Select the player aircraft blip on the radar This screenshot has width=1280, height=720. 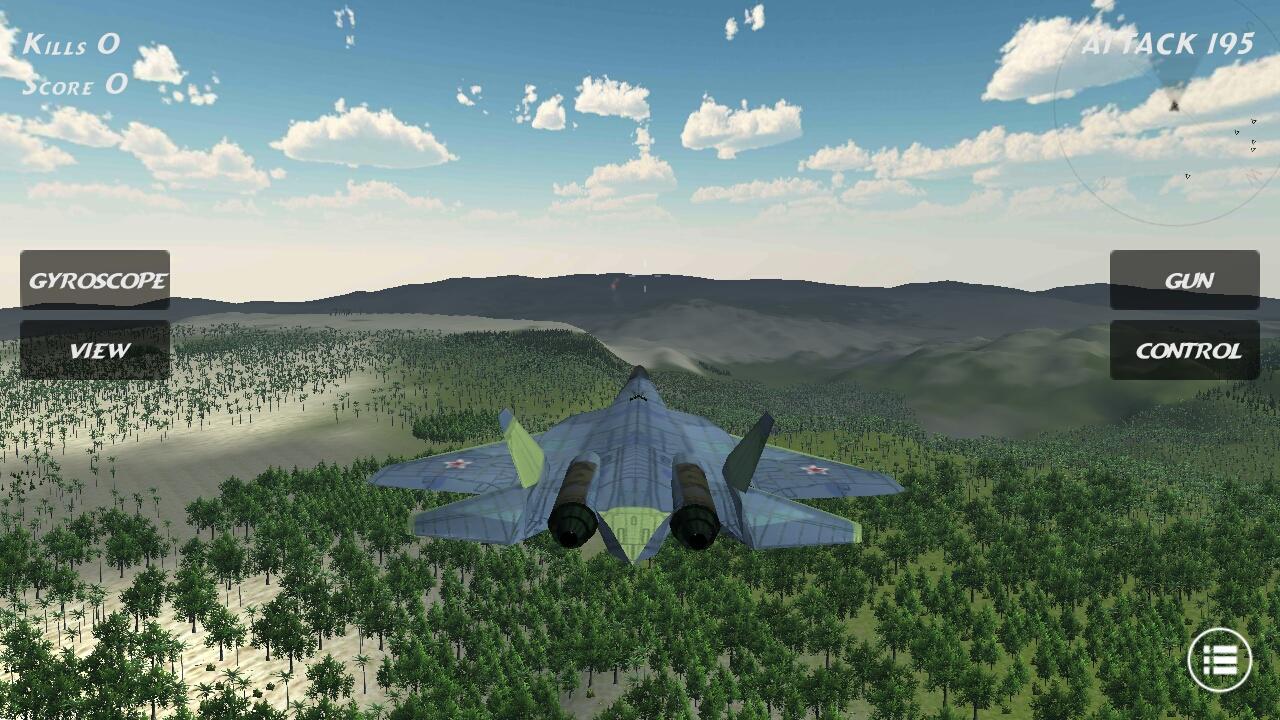[1175, 106]
